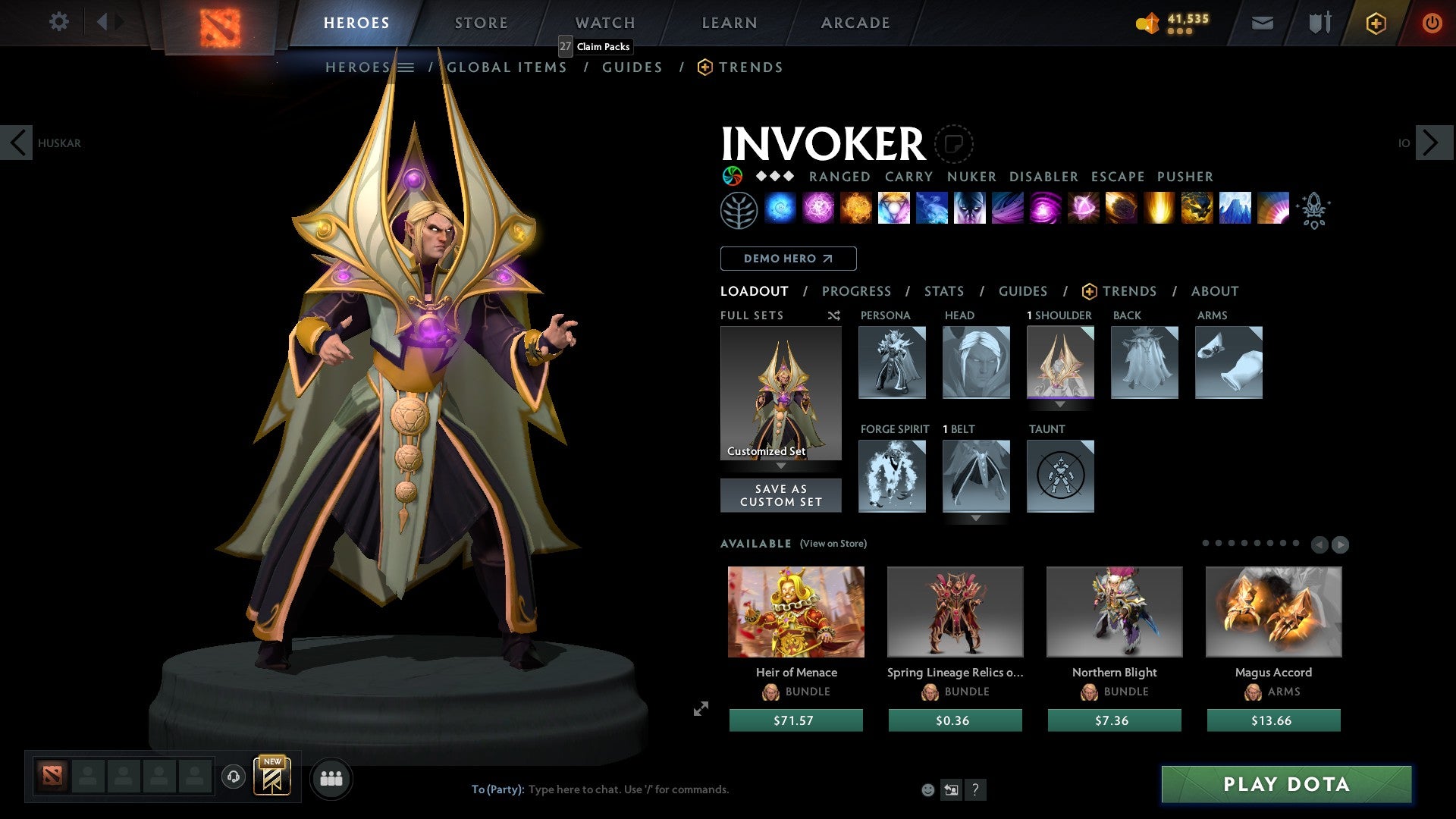Image resolution: width=1456 pixels, height=819 pixels.
Task: Select the Dota Plus hexagon icon
Action: (x=1375, y=23)
